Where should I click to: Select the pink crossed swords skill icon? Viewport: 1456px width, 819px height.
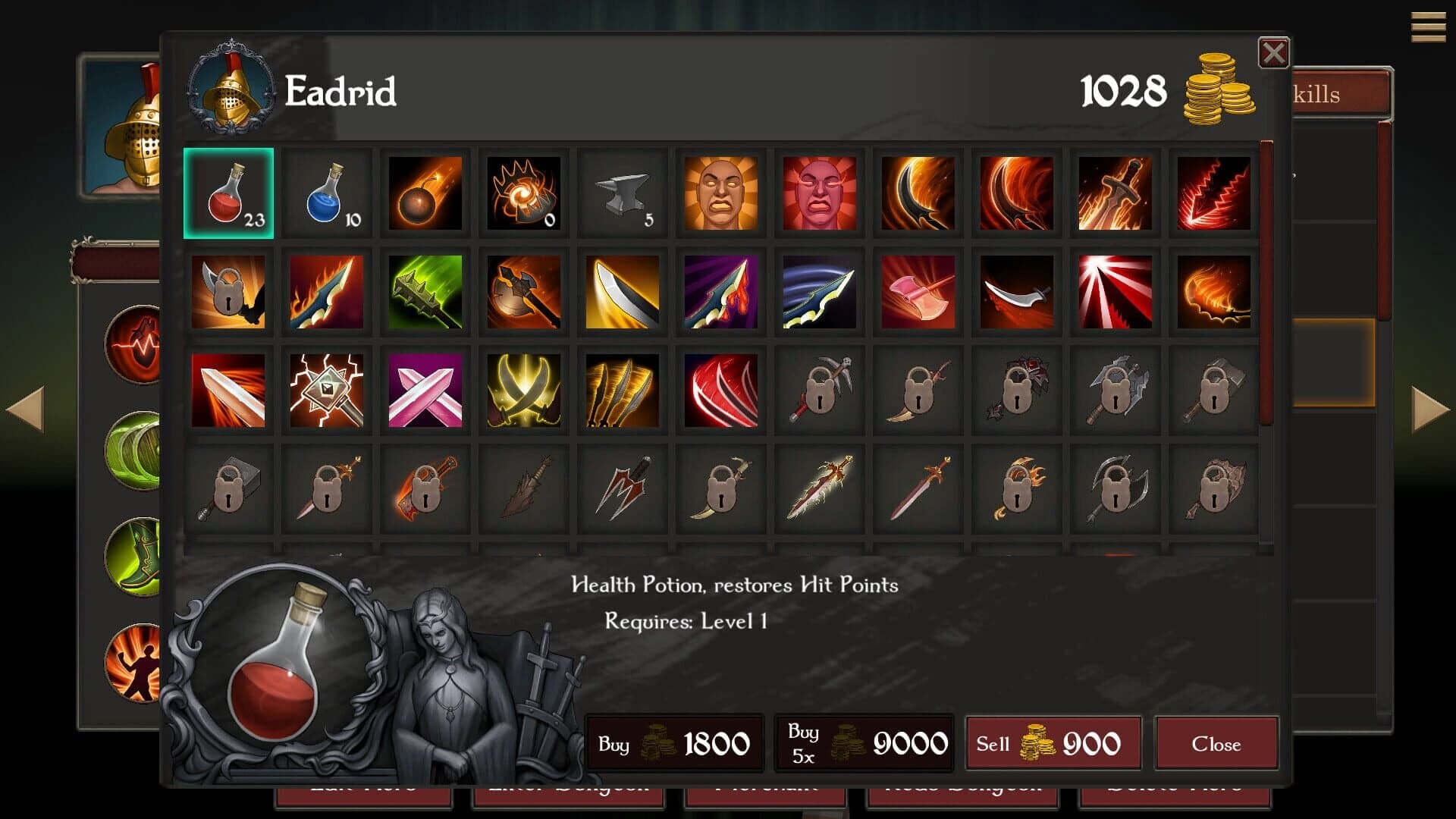[x=425, y=391]
